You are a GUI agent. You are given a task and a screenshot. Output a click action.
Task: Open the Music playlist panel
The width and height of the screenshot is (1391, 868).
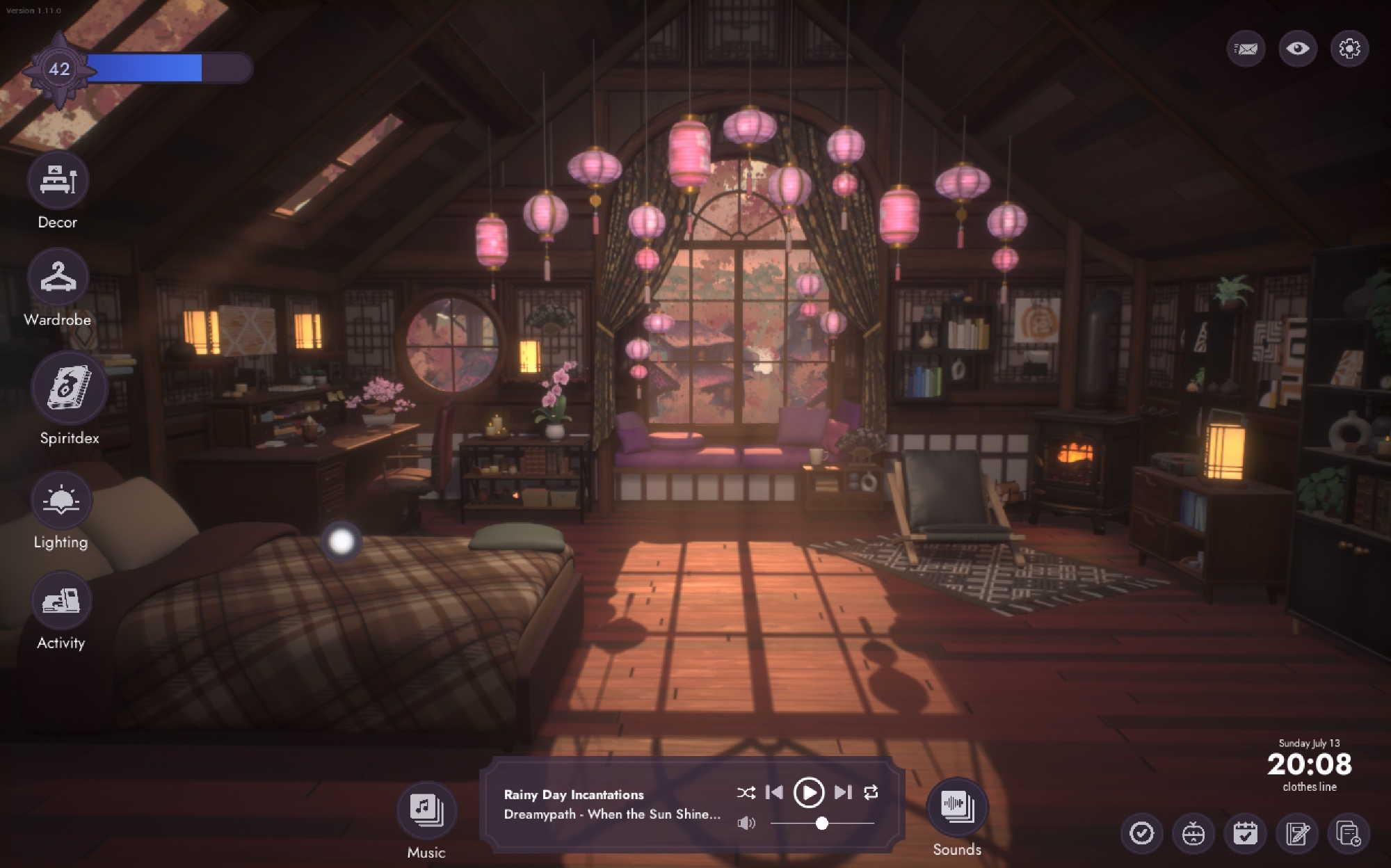point(426,810)
